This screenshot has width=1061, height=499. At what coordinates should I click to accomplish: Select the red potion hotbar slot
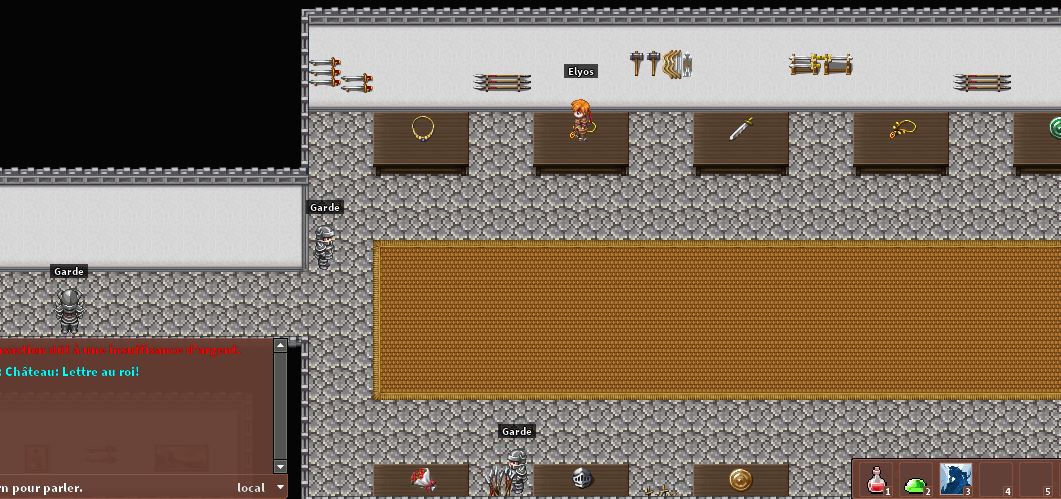coord(877,479)
